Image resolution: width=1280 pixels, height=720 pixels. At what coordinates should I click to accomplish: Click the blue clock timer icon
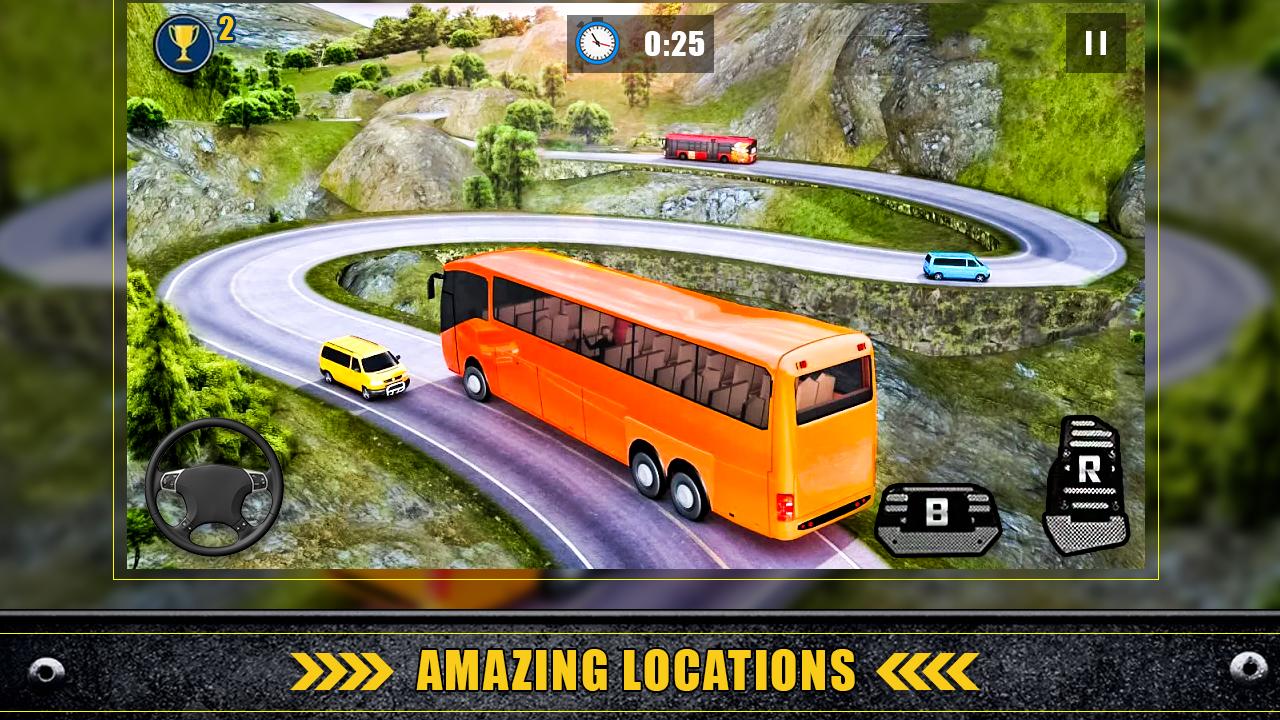pos(598,43)
